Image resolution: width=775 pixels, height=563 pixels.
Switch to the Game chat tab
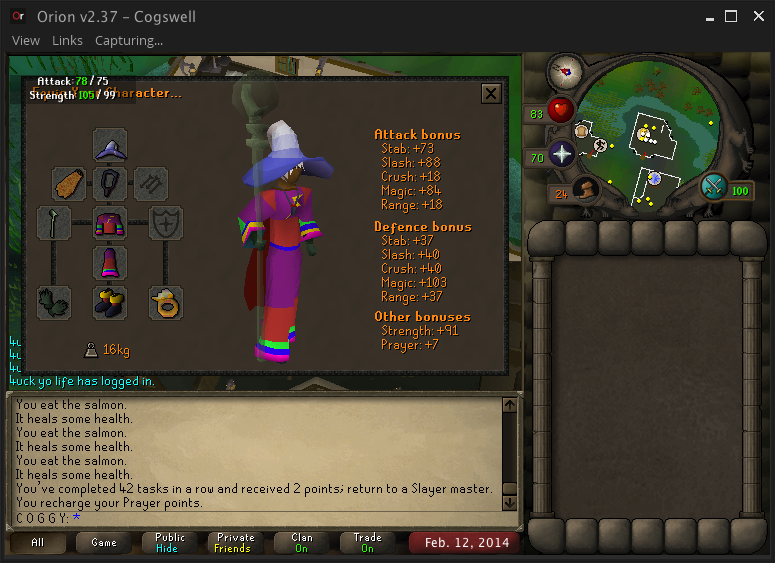[103, 543]
